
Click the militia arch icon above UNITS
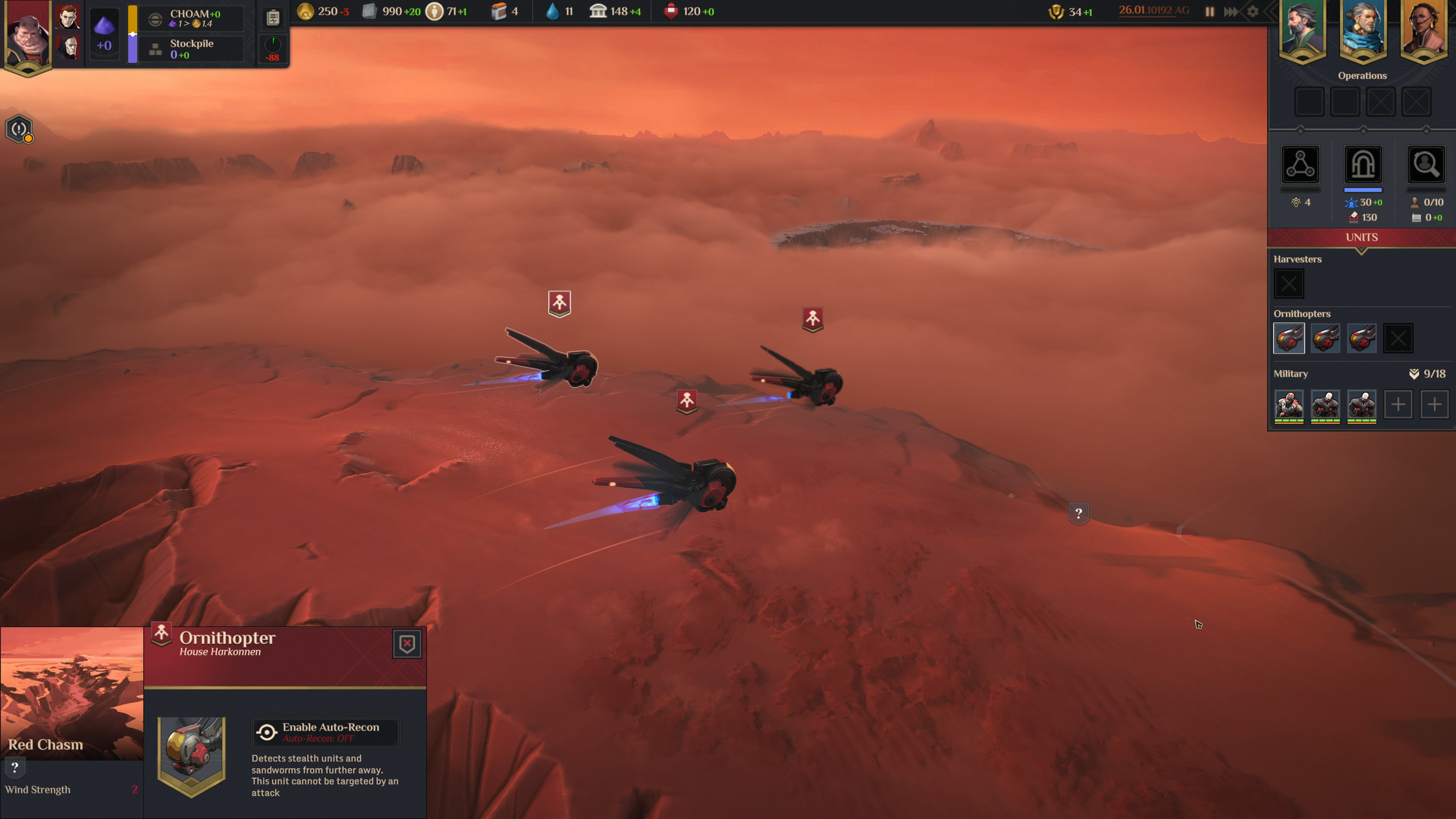[x=1363, y=165]
